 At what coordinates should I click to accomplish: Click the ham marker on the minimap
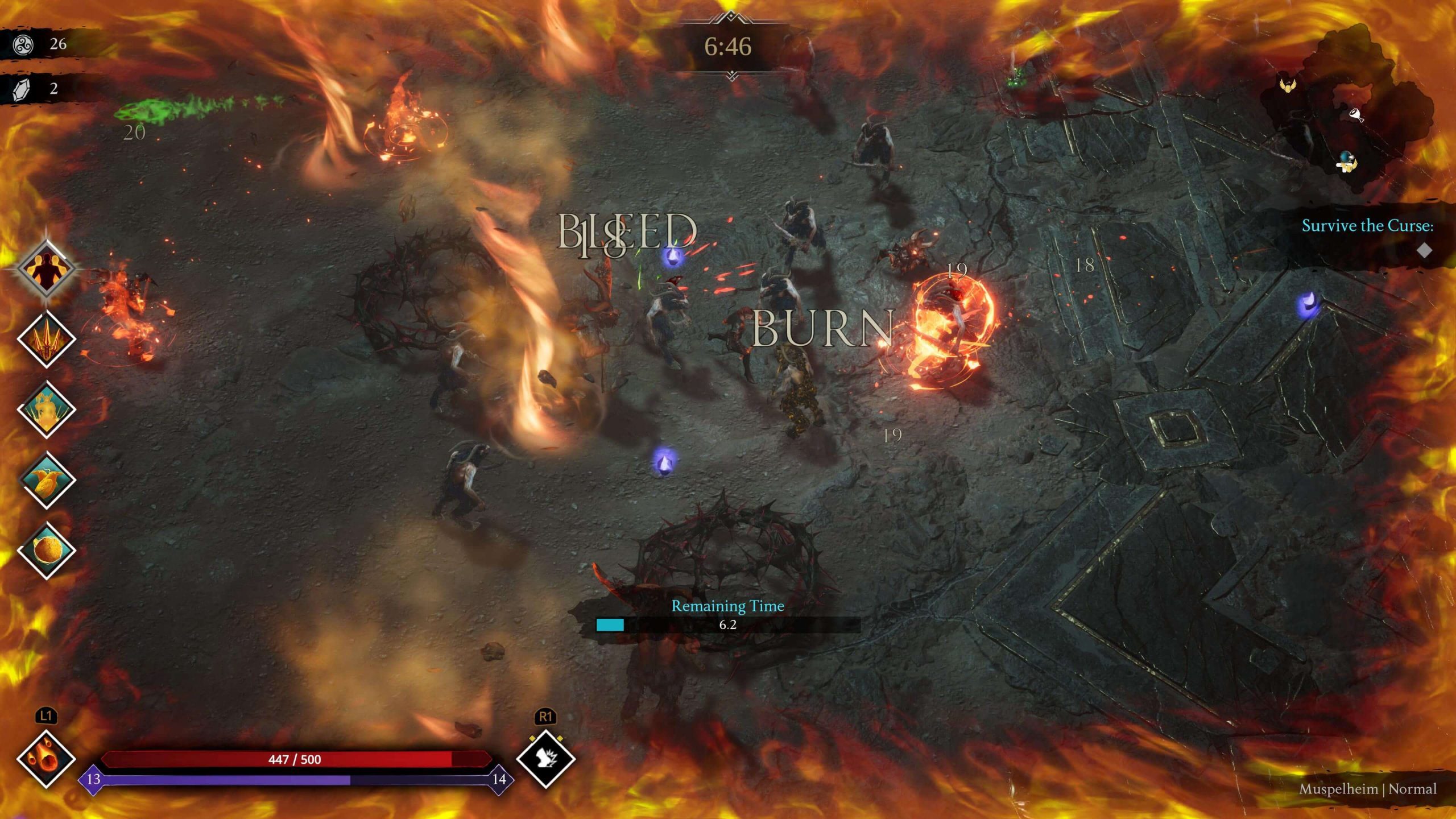(x=1355, y=116)
